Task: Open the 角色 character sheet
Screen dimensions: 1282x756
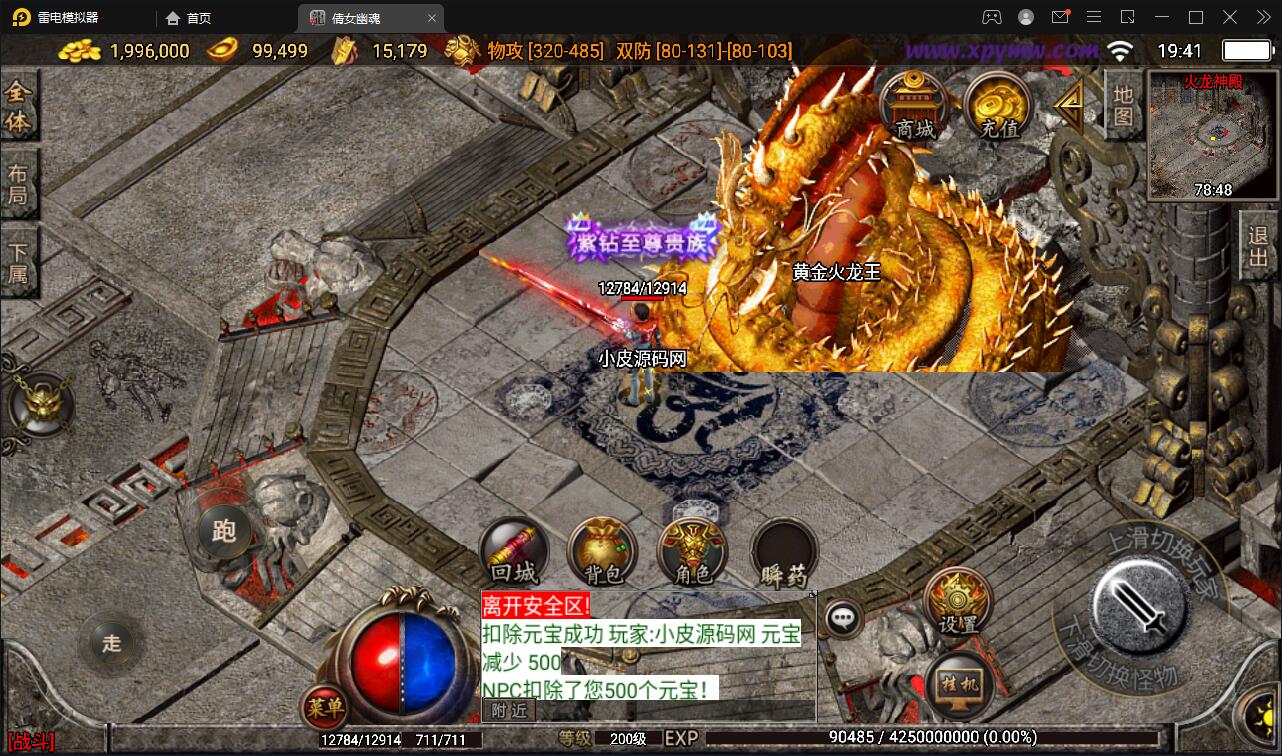Action: click(x=691, y=553)
